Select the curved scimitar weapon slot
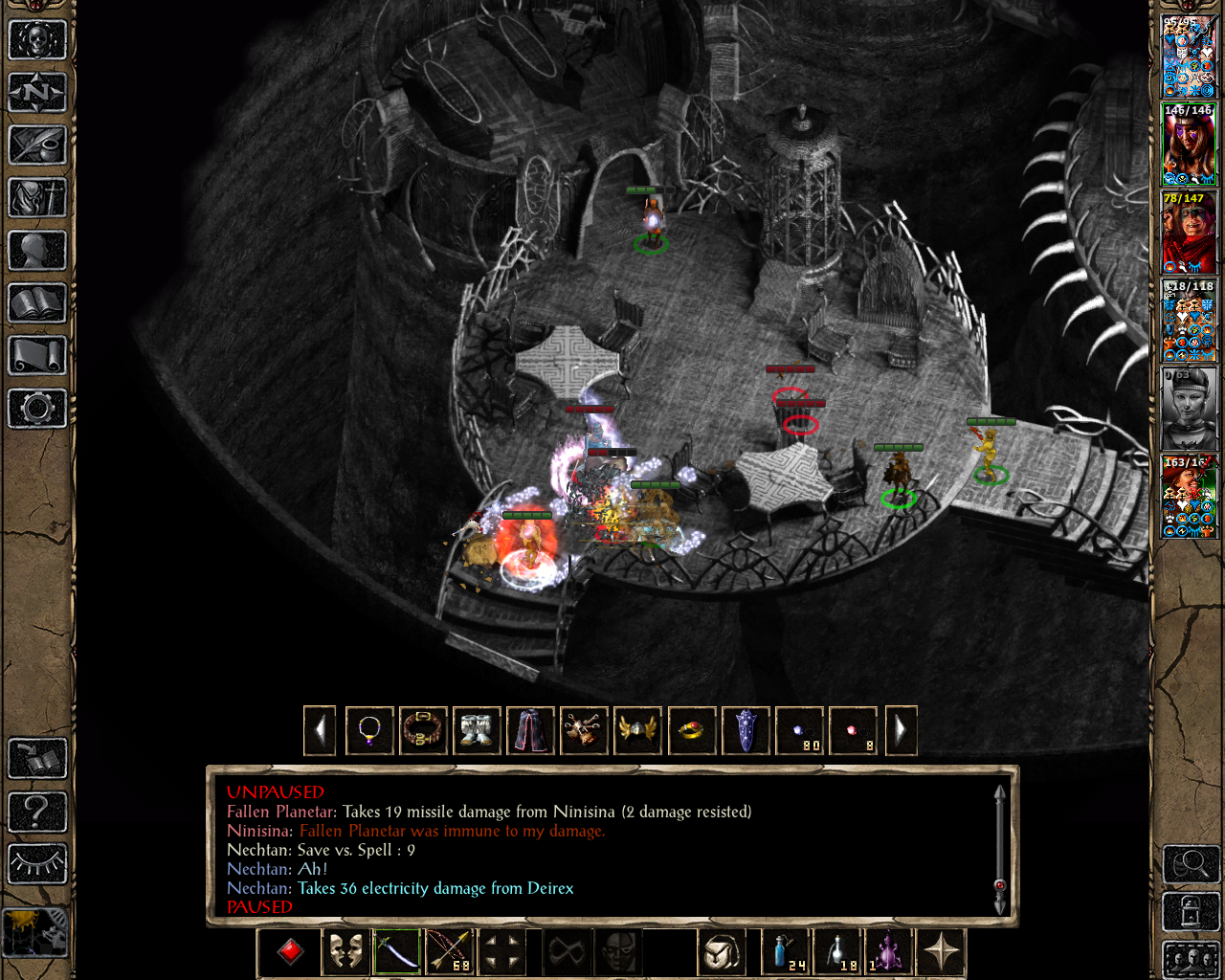The width and height of the screenshot is (1225, 980). (397, 952)
